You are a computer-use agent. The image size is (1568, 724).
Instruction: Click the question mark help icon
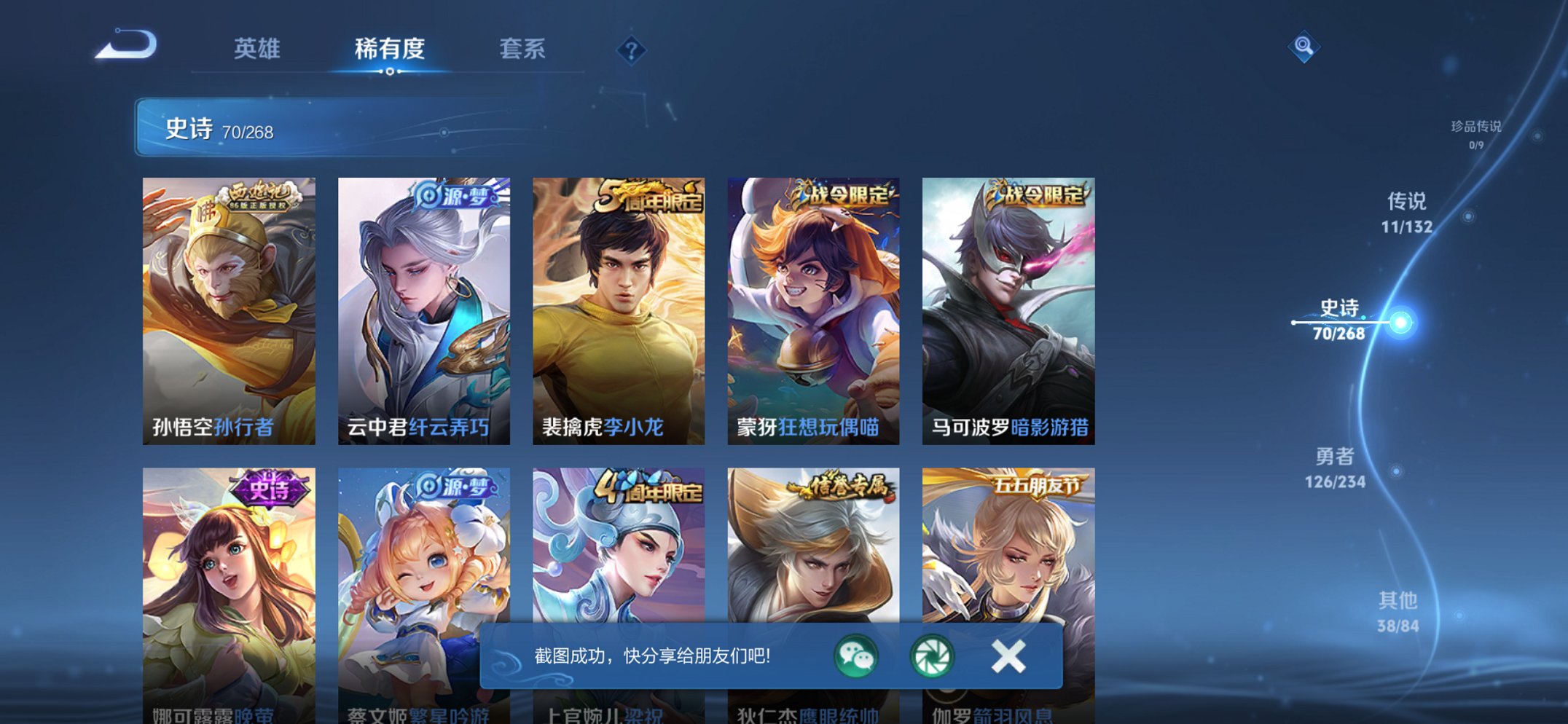coord(633,51)
